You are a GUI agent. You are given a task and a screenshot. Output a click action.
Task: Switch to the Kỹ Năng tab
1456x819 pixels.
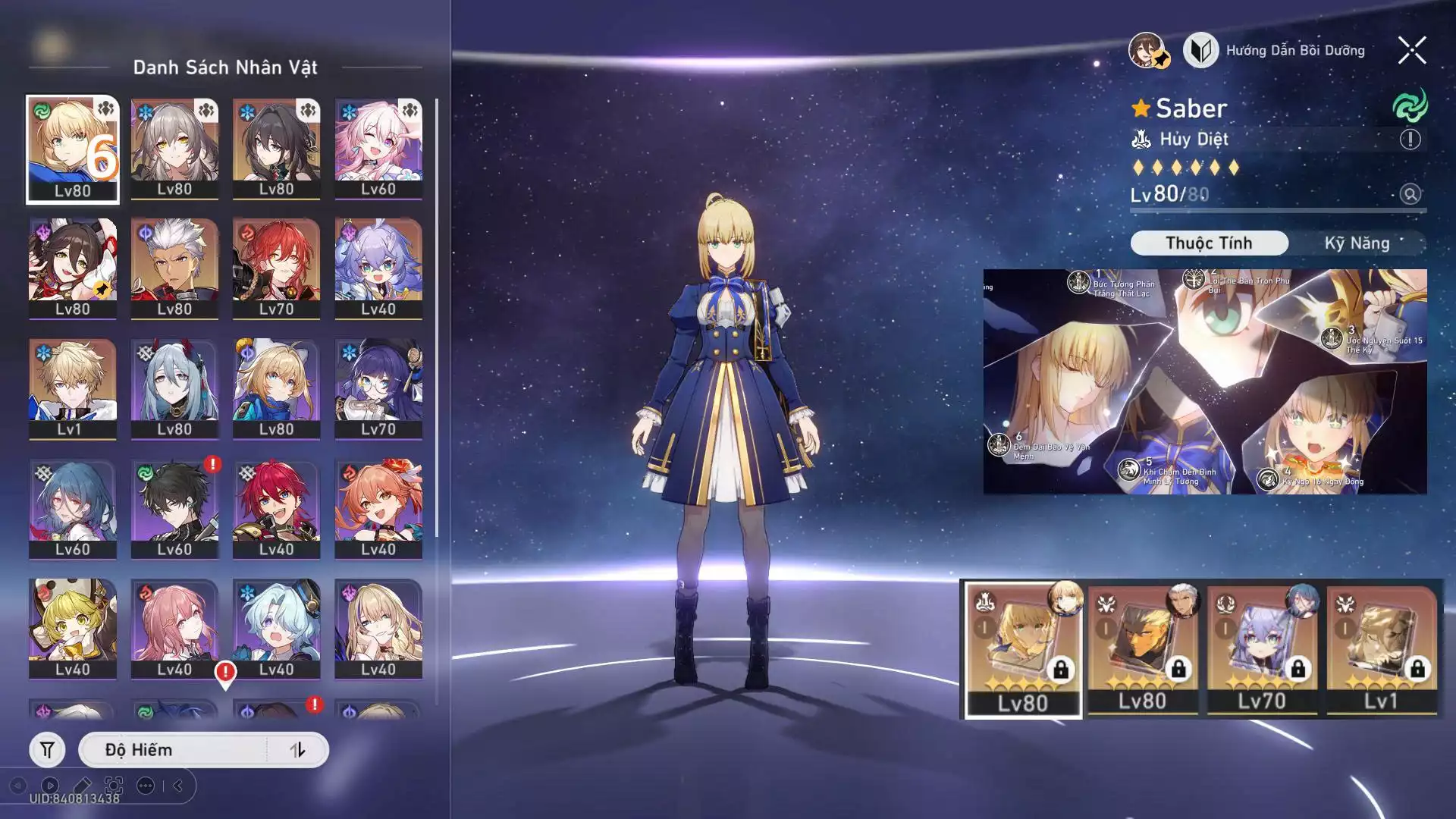click(1357, 243)
